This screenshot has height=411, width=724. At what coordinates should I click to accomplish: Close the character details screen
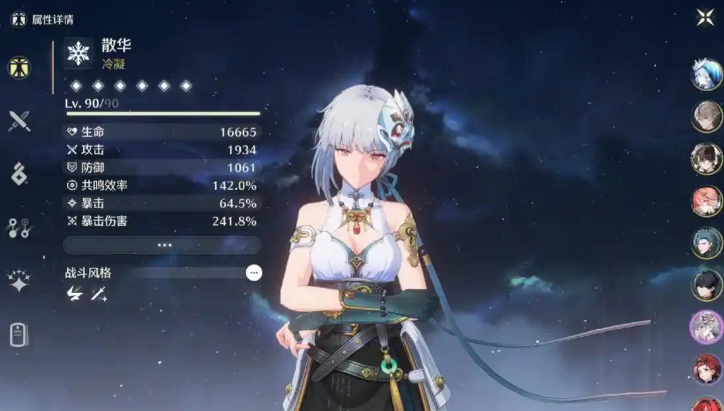[x=704, y=17]
